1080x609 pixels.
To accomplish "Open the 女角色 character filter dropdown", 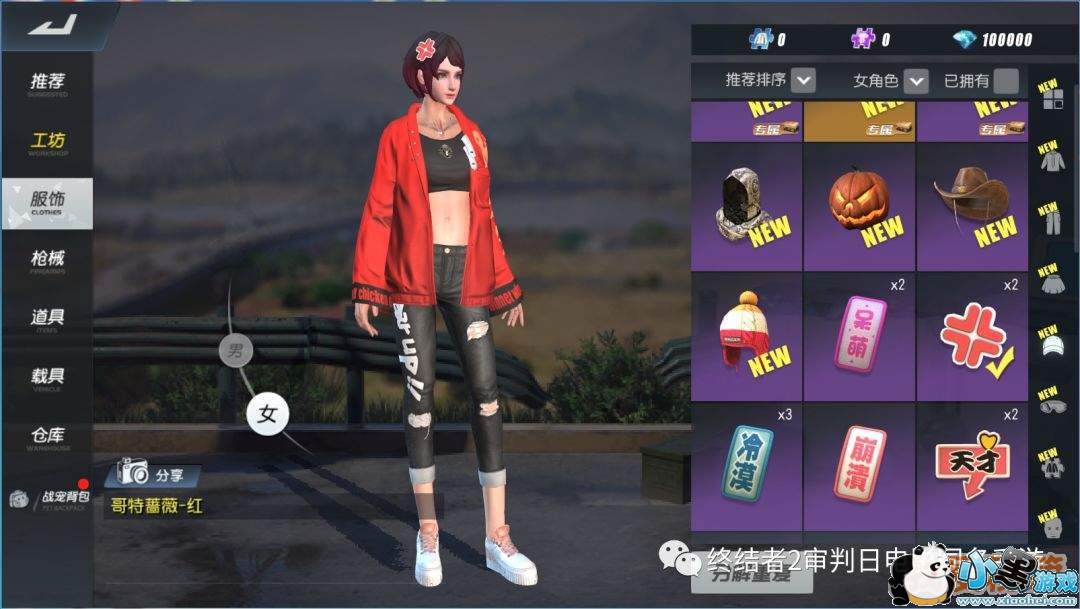I will point(915,81).
